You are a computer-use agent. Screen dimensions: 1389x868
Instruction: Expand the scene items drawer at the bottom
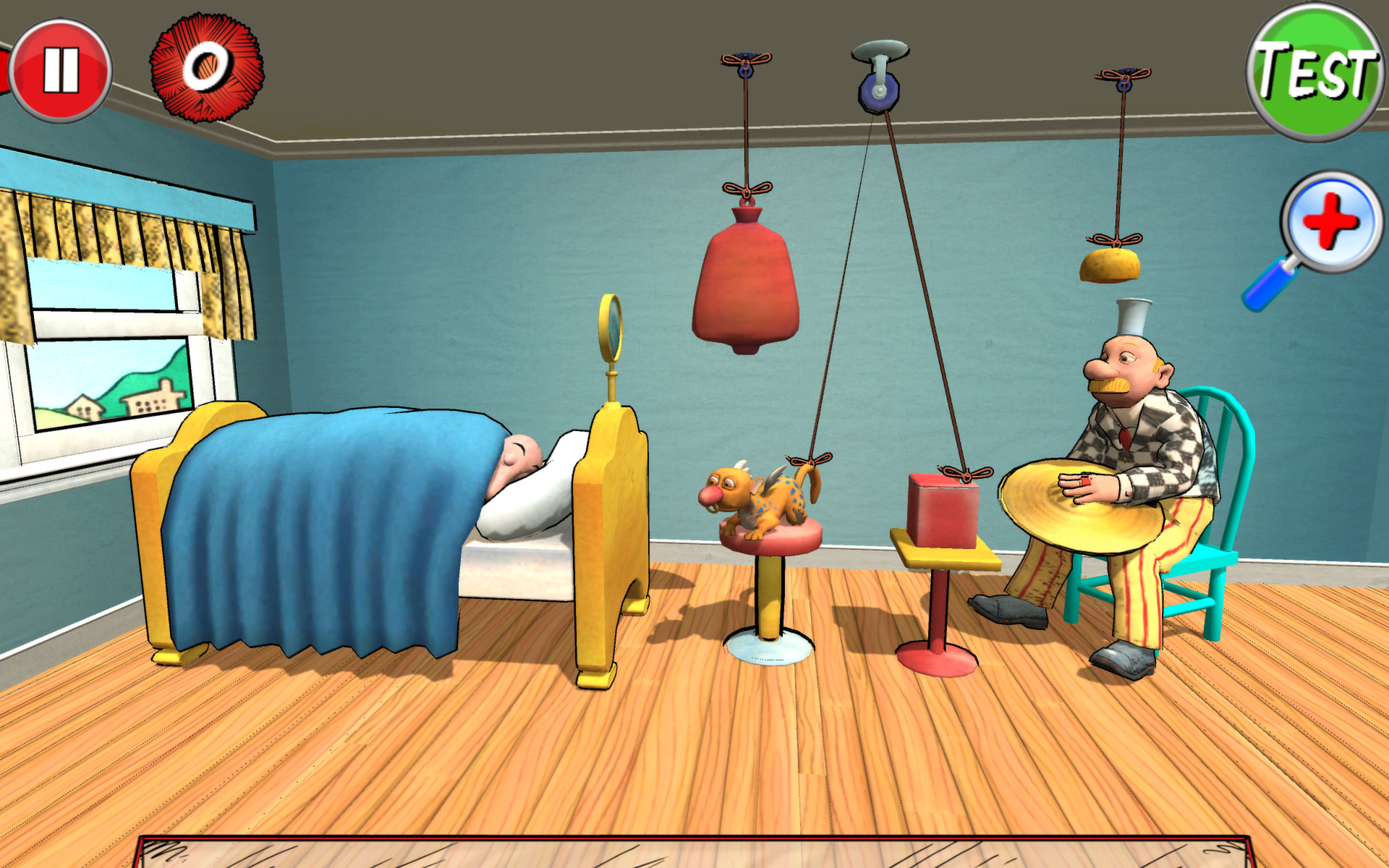tap(694, 854)
